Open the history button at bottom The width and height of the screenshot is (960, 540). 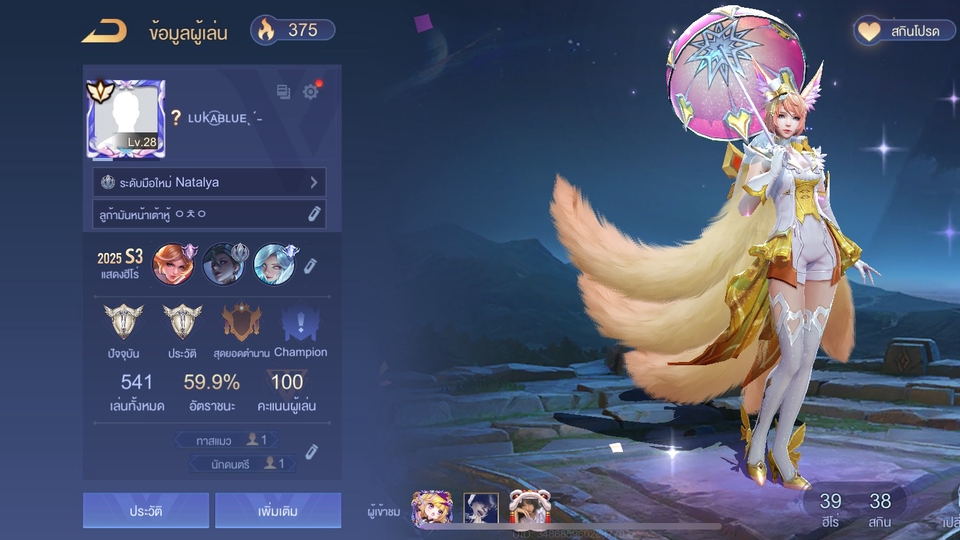tap(146, 510)
